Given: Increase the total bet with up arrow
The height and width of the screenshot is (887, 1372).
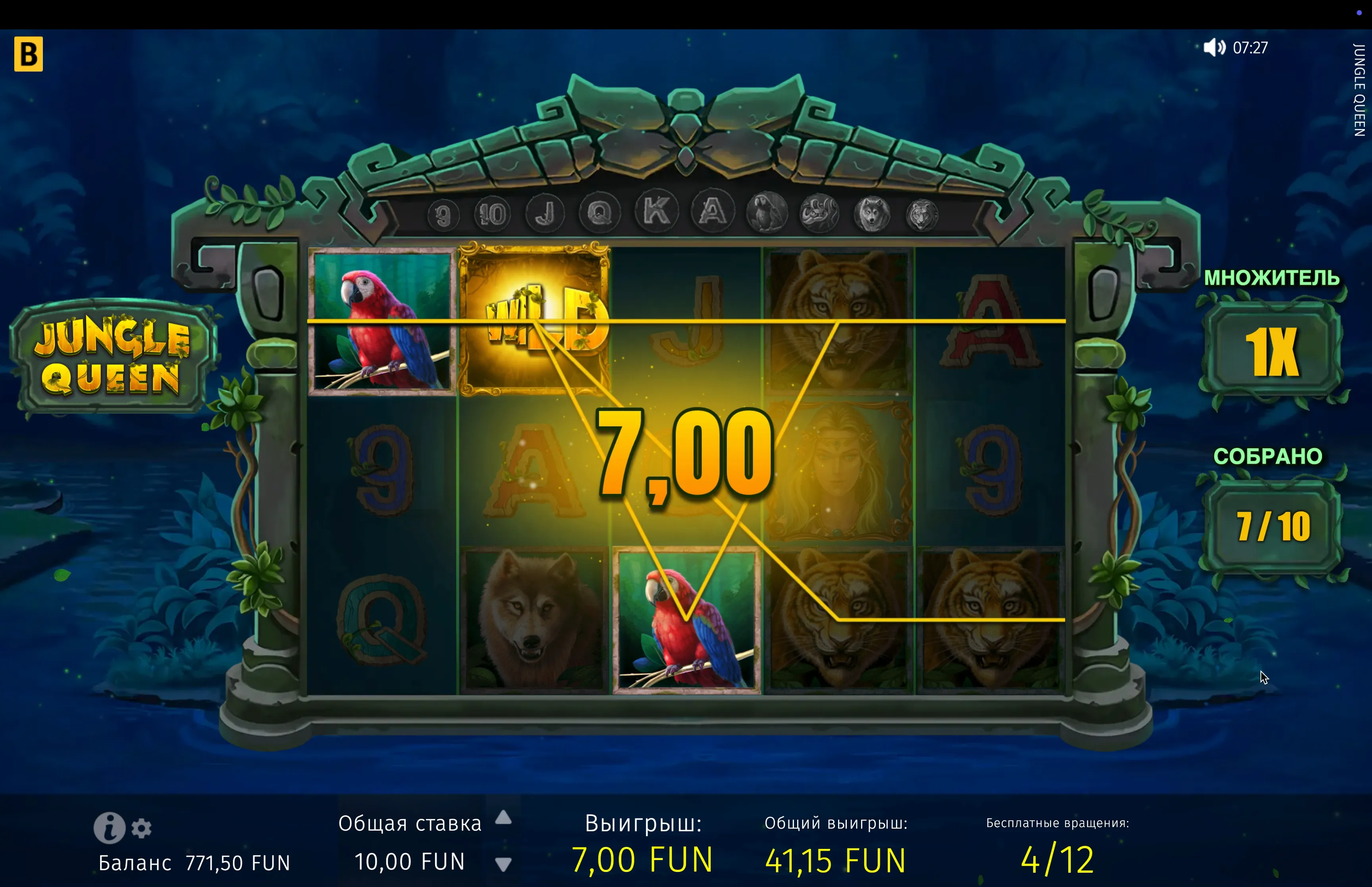Looking at the screenshot, I should [x=503, y=817].
